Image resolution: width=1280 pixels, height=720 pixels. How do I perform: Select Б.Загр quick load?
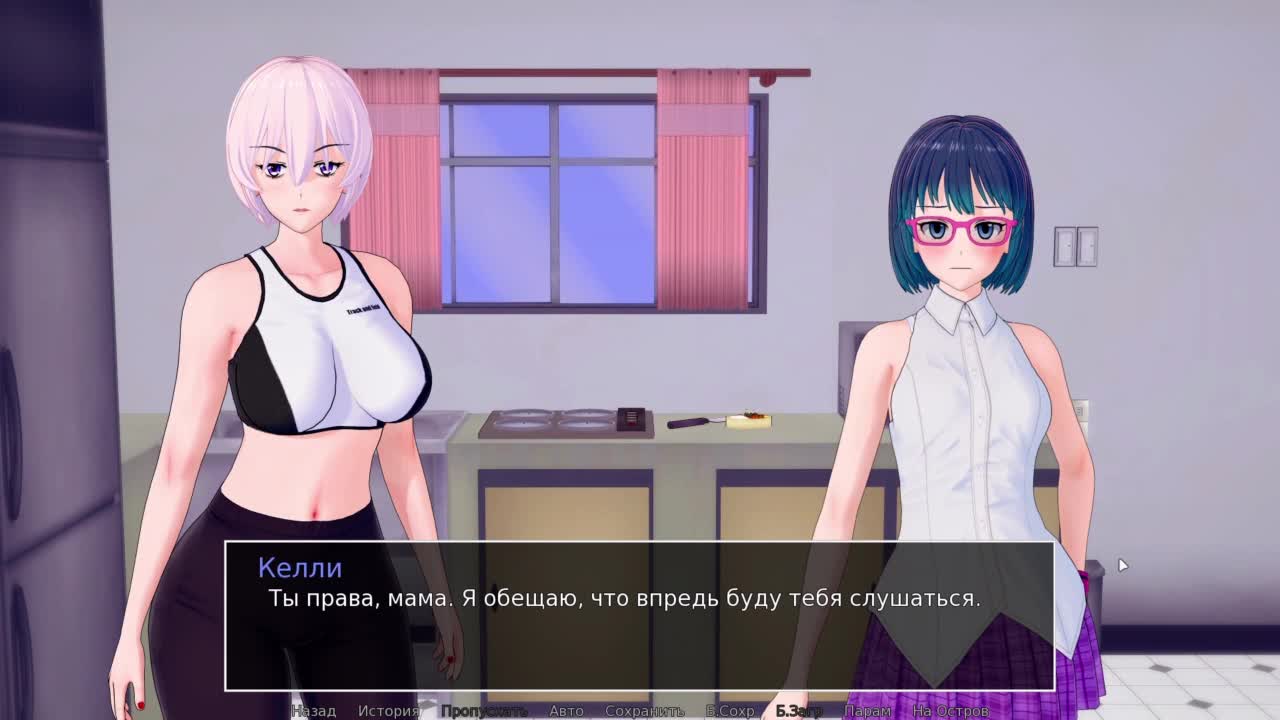tap(799, 710)
